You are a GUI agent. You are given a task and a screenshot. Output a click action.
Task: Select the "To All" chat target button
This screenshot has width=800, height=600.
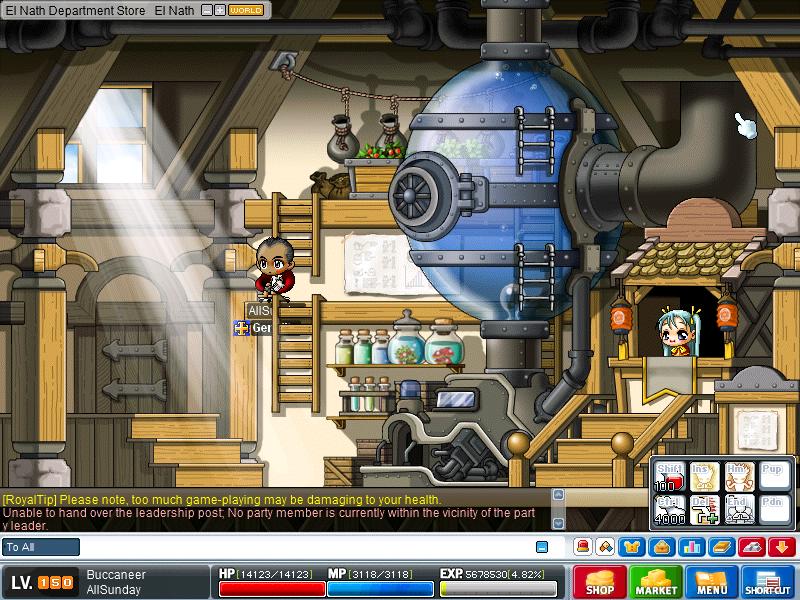coord(41,547)
